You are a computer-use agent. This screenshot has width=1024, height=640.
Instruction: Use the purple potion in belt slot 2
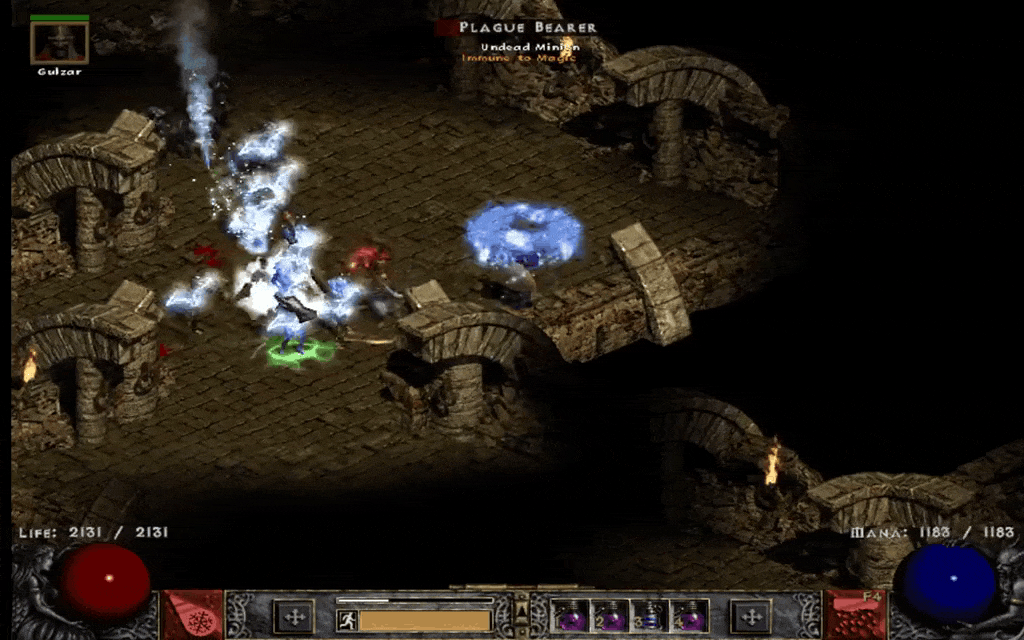click(x=610, y=616)
